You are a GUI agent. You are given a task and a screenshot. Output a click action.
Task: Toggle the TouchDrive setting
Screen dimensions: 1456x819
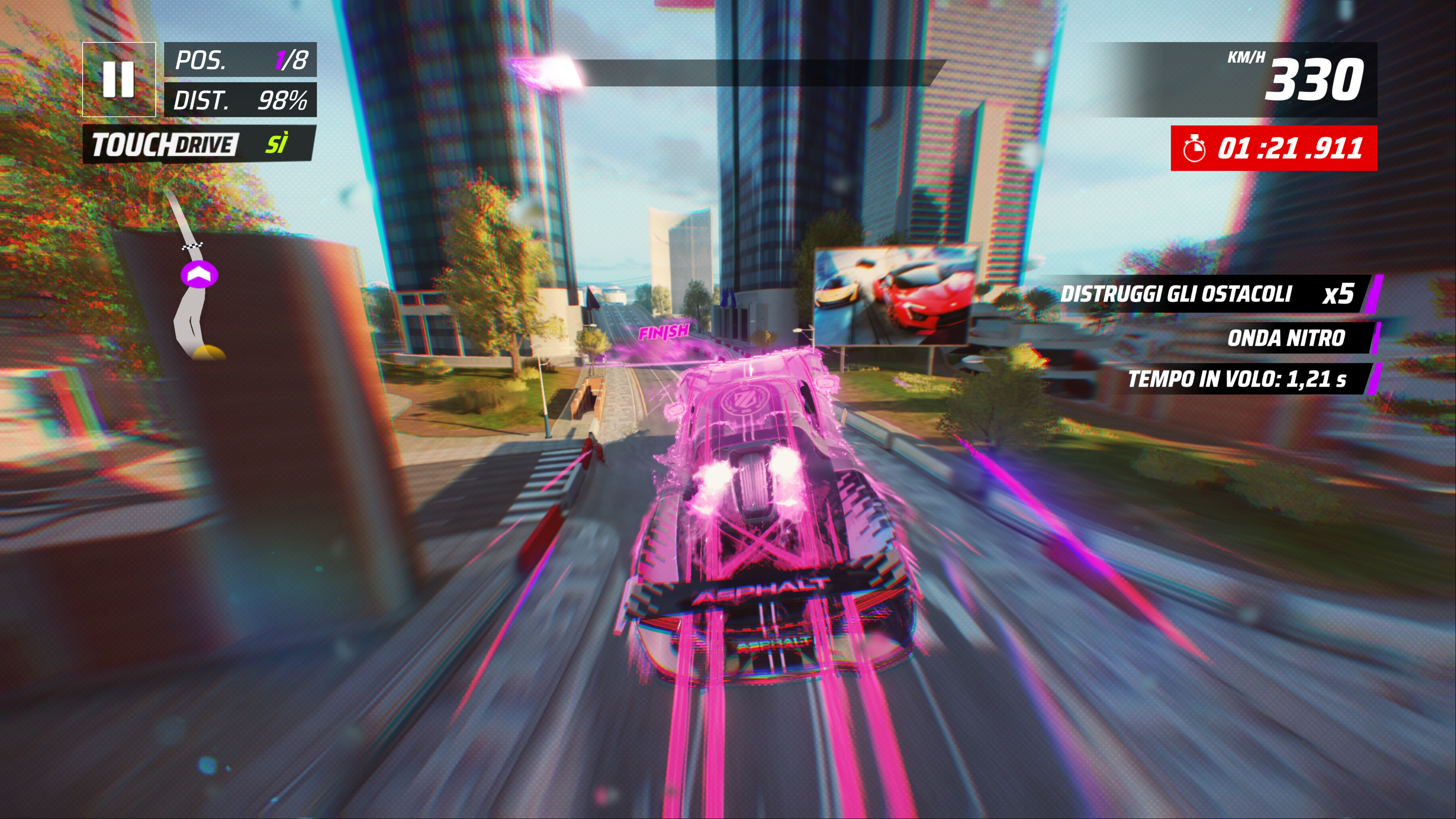pyautogui.click(x=198, y=144)
